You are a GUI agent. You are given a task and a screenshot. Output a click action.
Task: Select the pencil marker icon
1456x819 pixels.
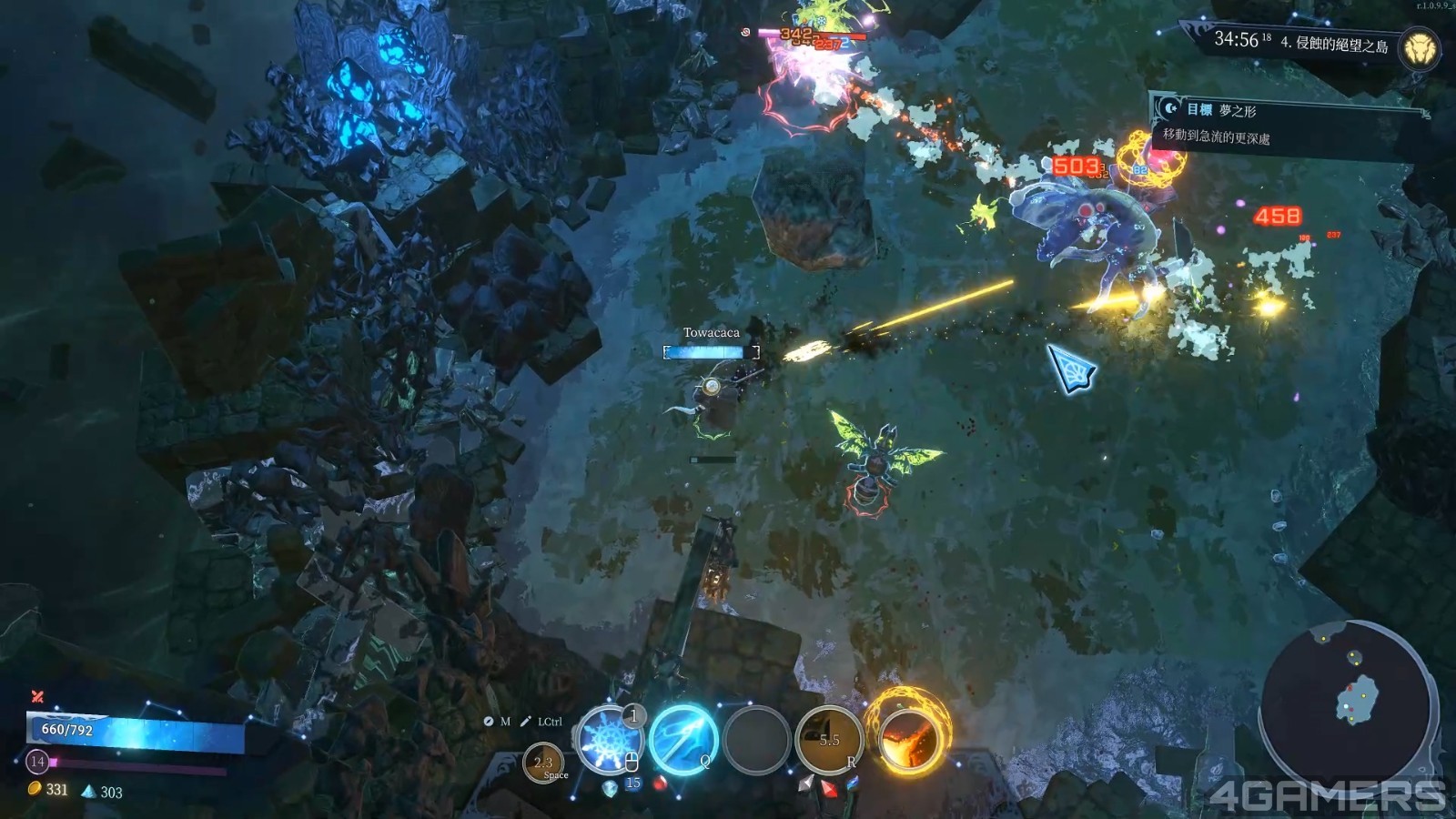[x=525, y=722]
